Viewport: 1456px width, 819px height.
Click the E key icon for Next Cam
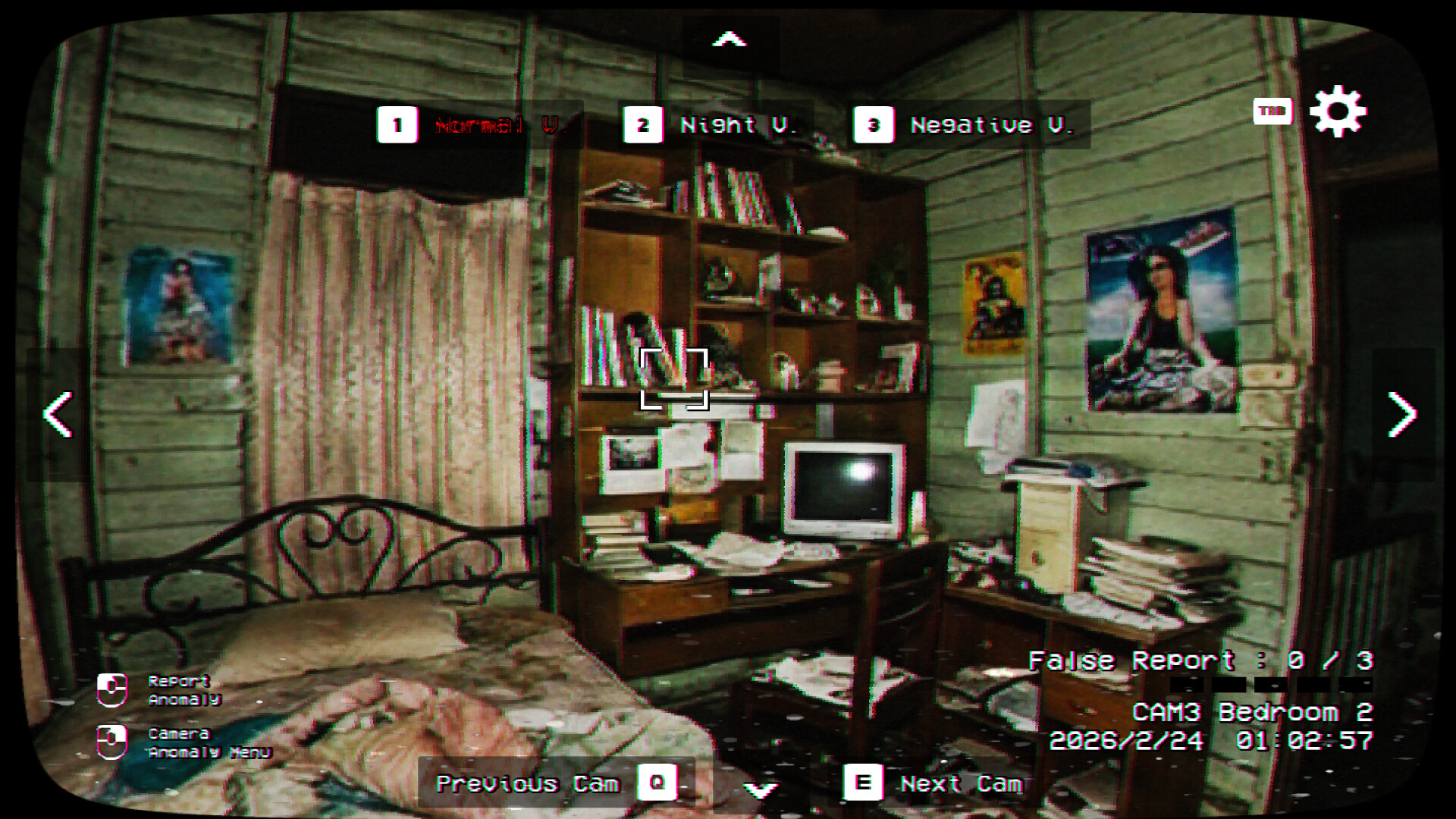(x=863, y=783)
